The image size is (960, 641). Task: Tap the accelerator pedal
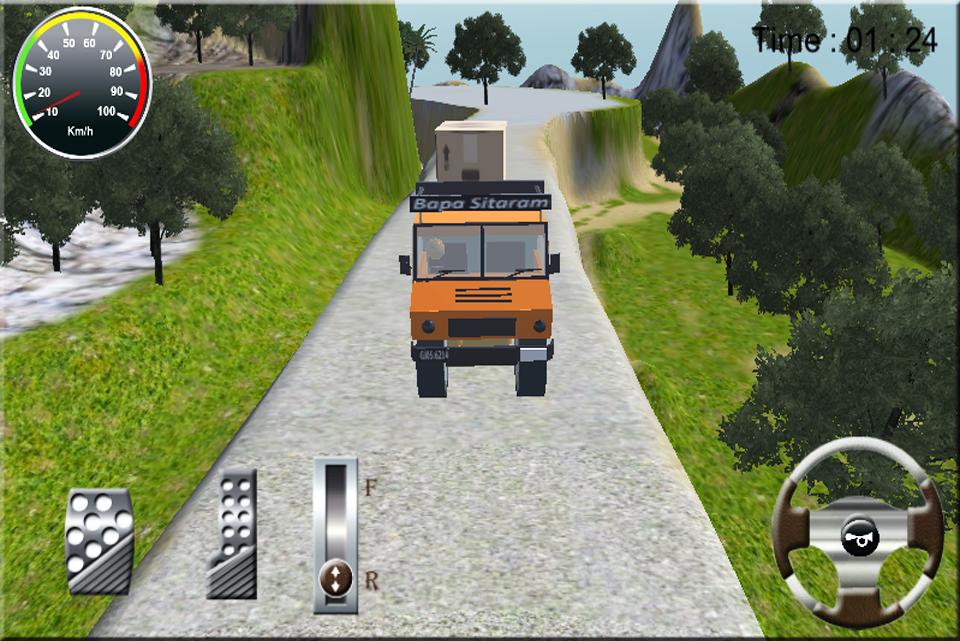click(x=232, y=534)
